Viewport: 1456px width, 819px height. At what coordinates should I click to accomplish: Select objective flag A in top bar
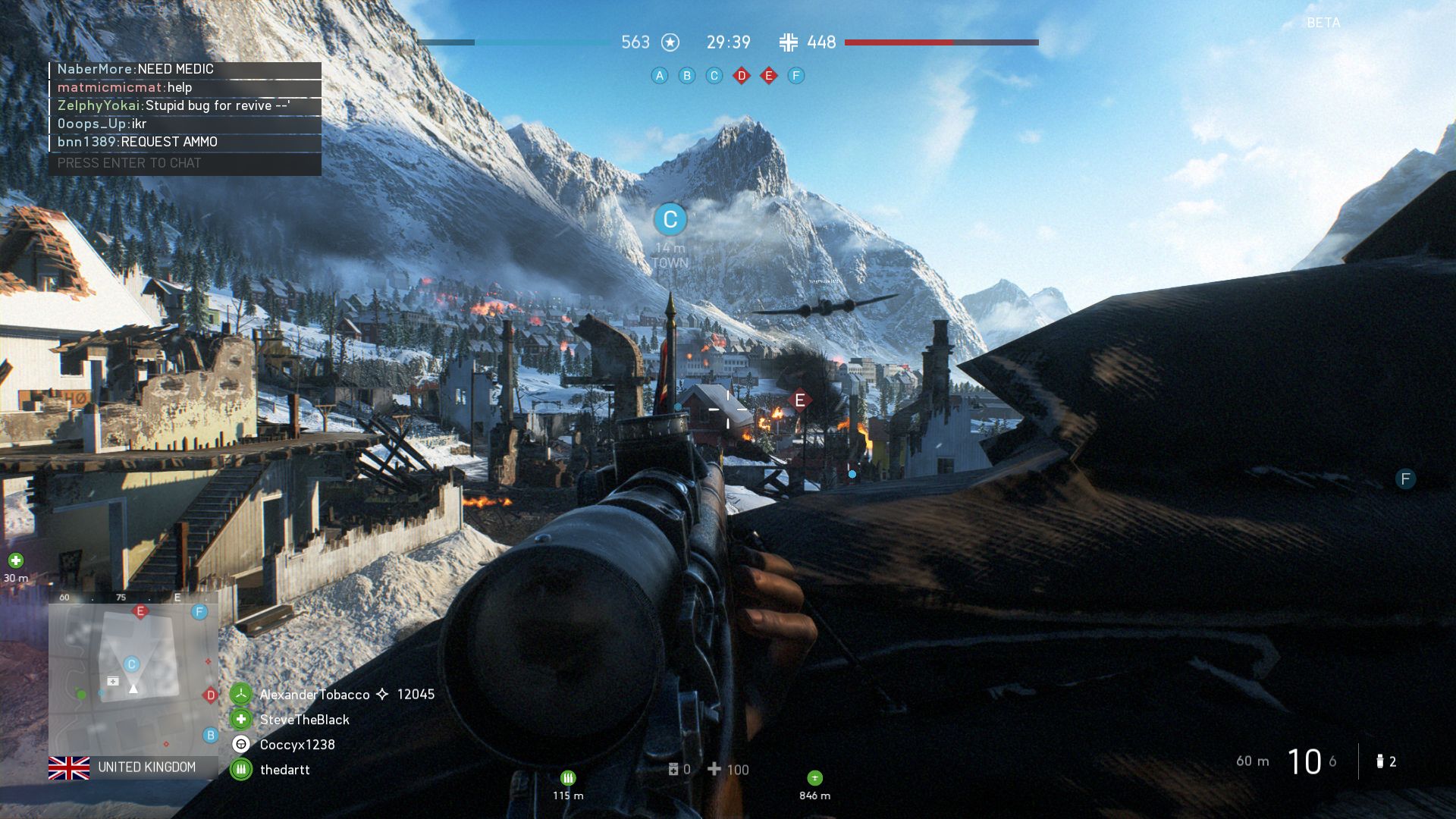(x=660, y=76)
